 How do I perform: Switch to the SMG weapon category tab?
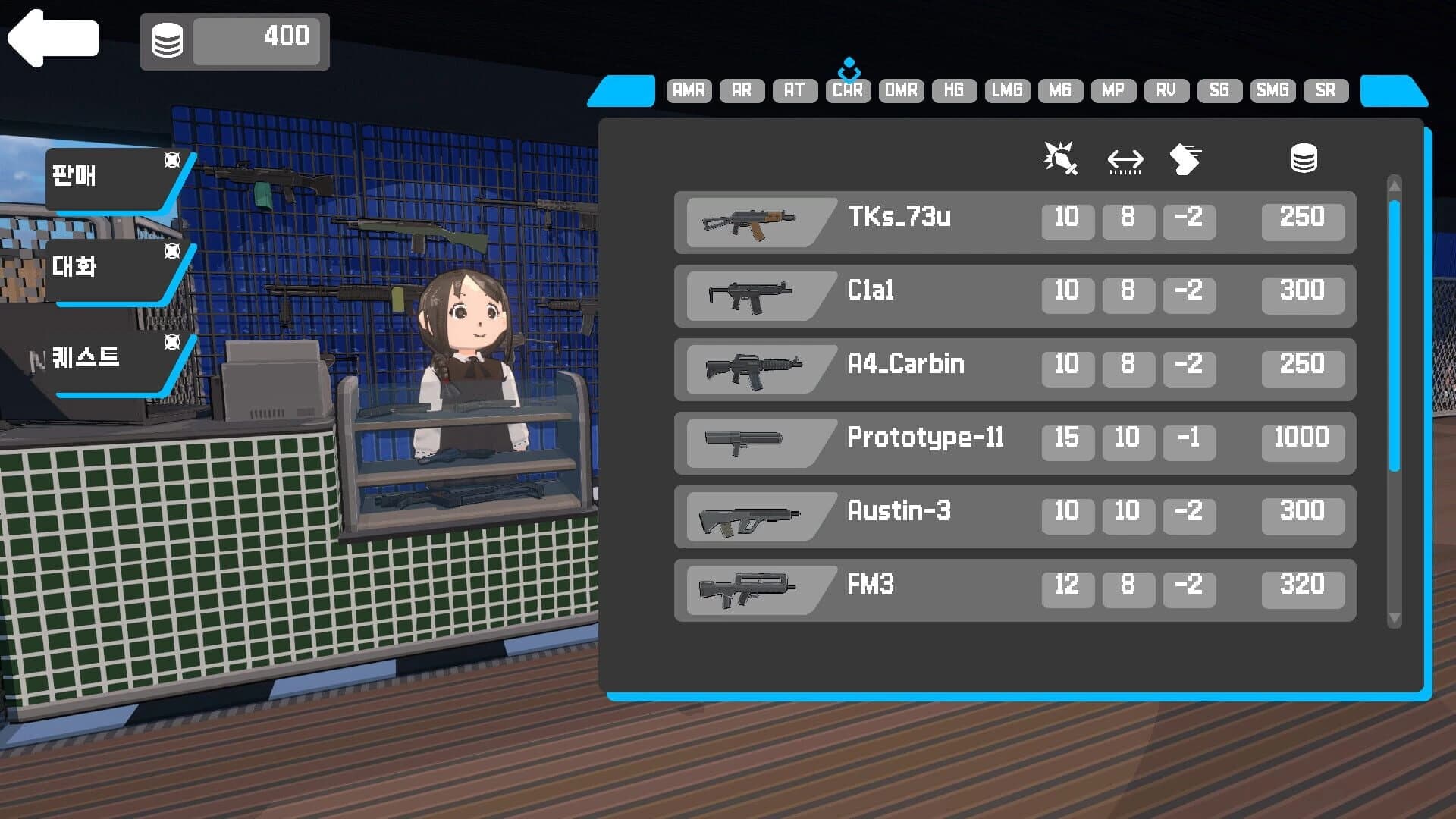[x=1272, y=90]
